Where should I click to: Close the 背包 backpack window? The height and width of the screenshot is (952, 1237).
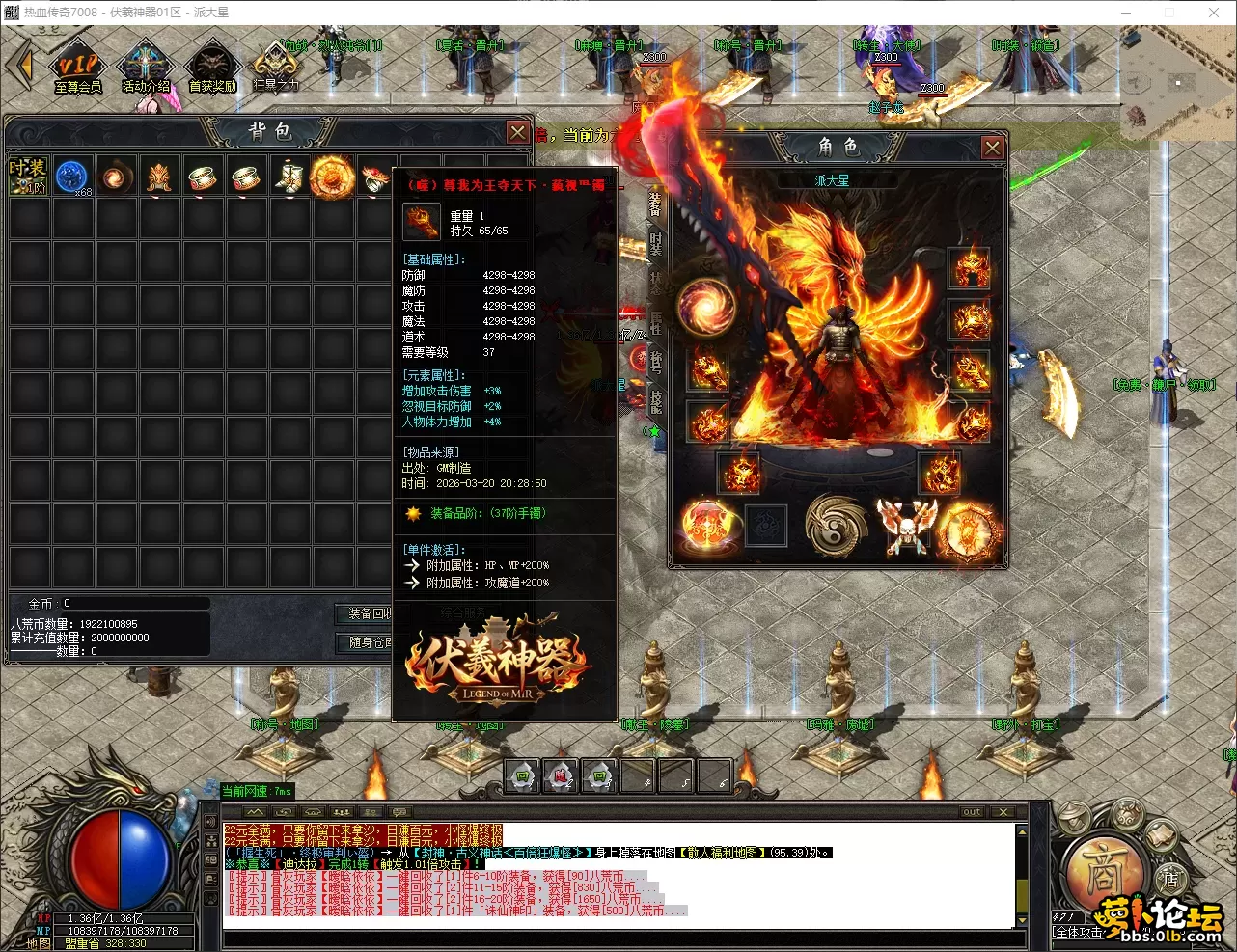click(x=518, y=132)
